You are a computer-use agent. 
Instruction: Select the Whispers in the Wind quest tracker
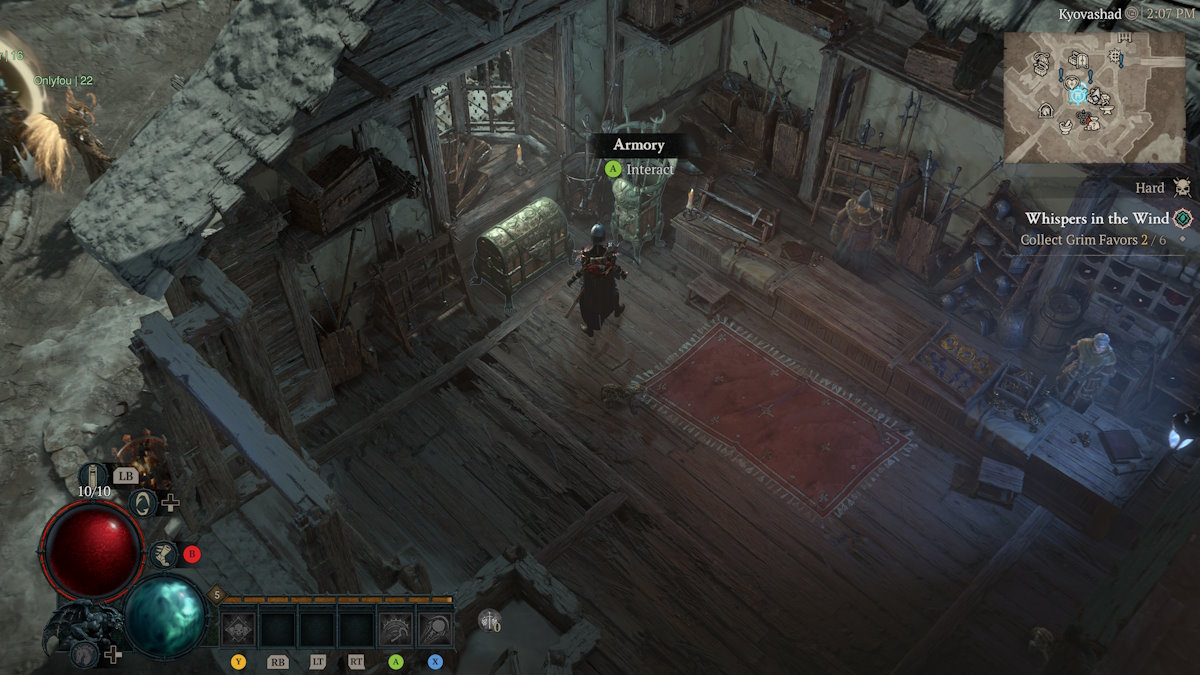[1095, 218]
